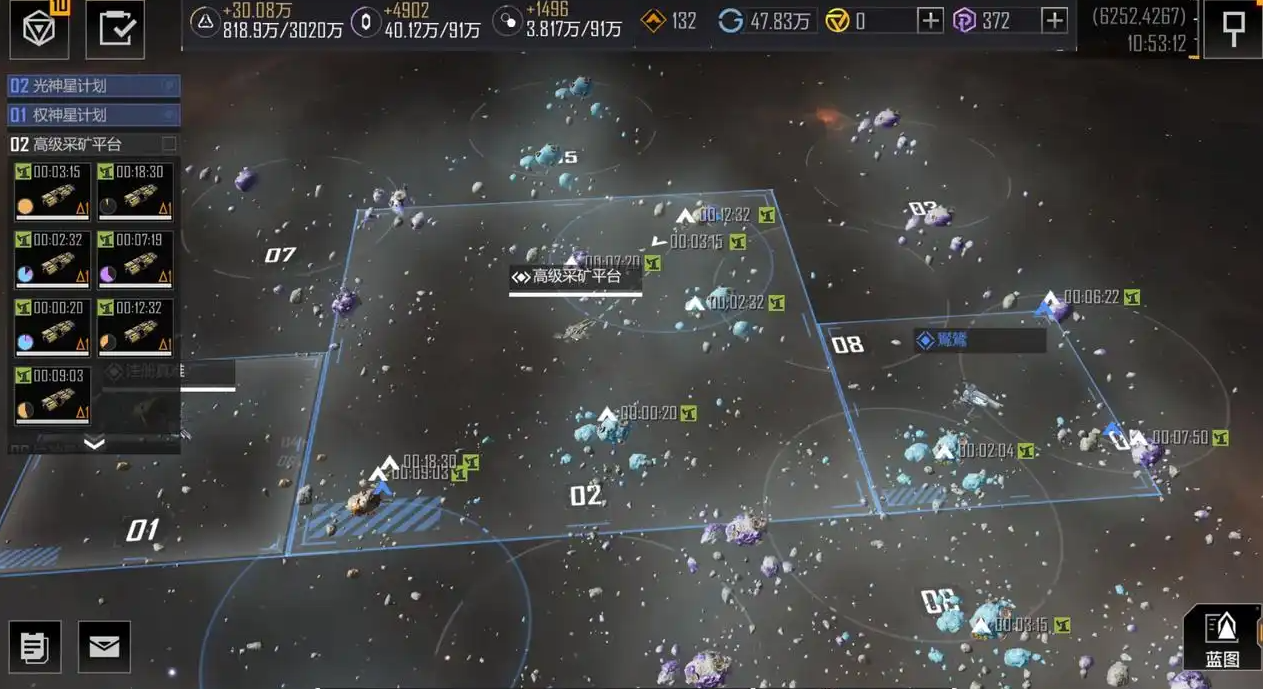Select the 光神星计划 entry
This screenshot has height=689, width=1263.
pyautogui.click(x=93, y=86)
